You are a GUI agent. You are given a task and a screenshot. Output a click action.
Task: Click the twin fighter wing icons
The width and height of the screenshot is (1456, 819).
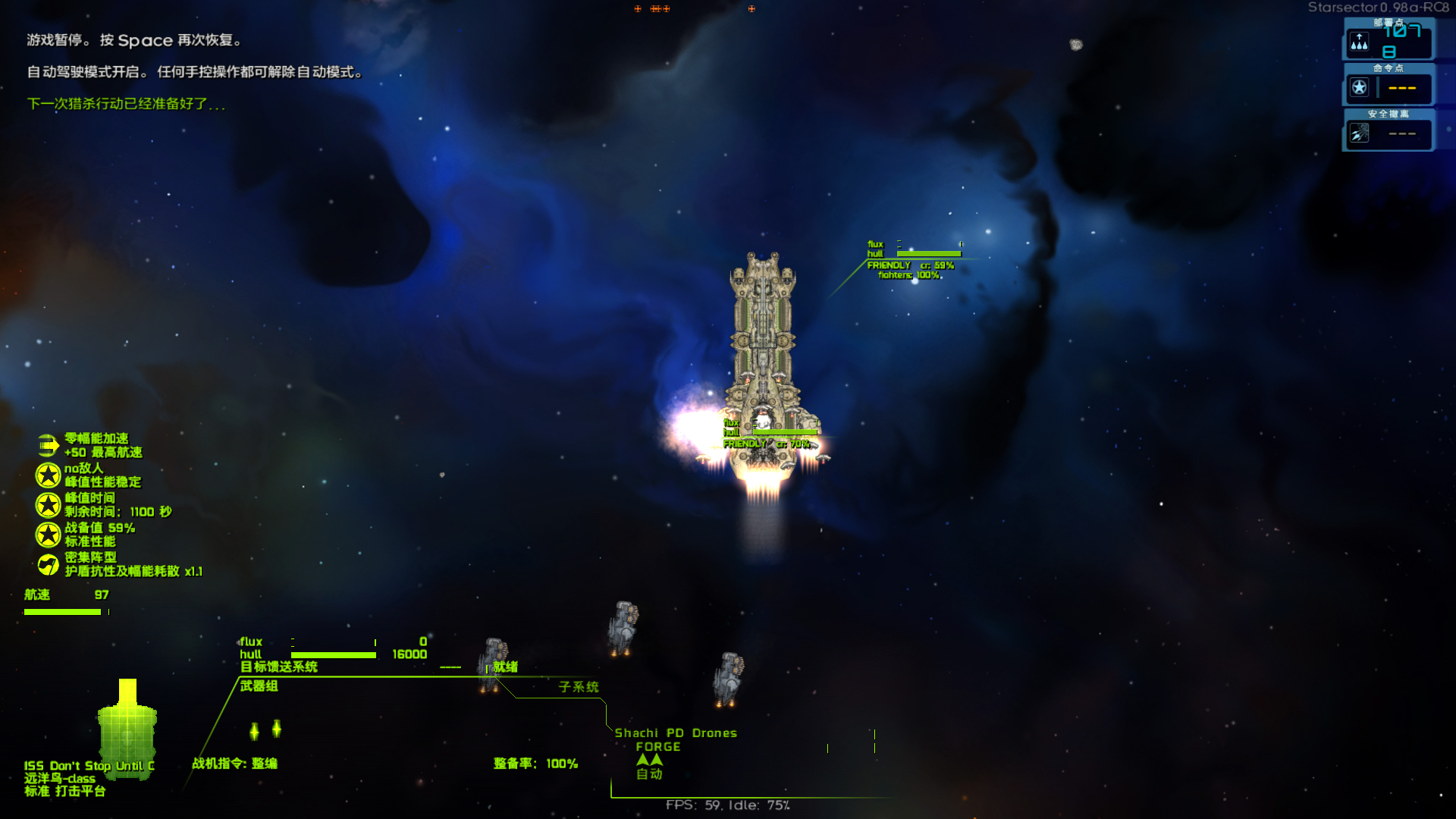tap(265, 730)
